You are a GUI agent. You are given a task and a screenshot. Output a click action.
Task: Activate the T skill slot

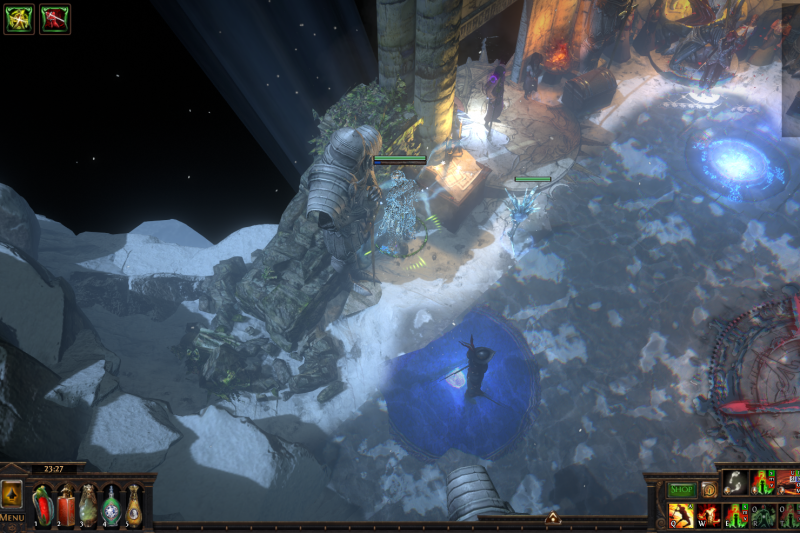[x=788, y=516]
